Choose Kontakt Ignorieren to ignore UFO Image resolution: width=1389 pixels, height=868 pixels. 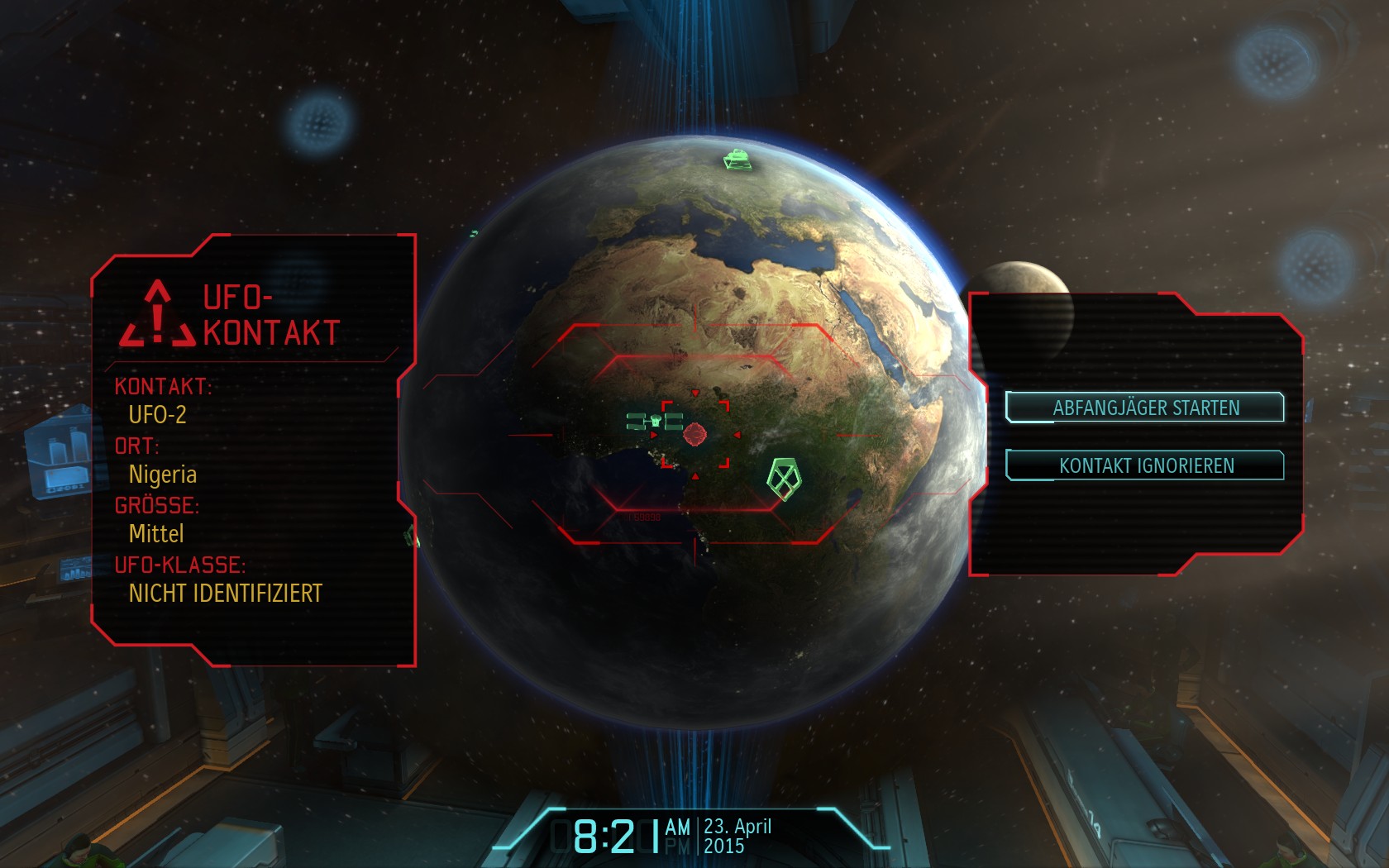[1145, 465]
